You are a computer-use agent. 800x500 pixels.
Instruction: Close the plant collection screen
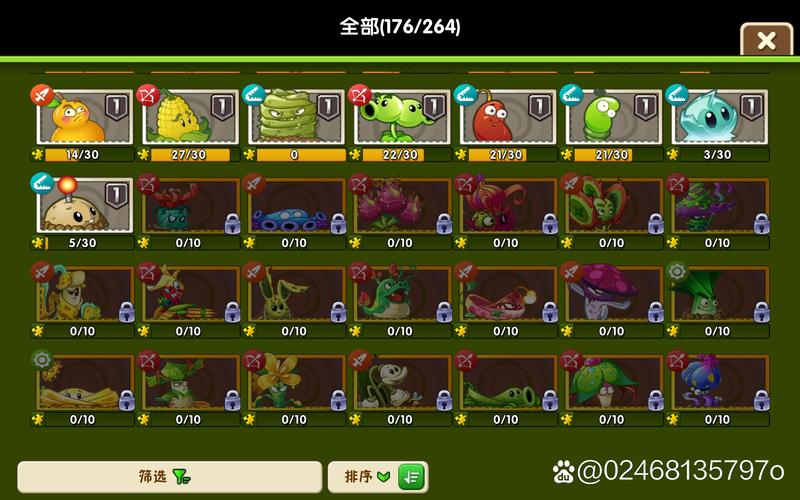766,40
